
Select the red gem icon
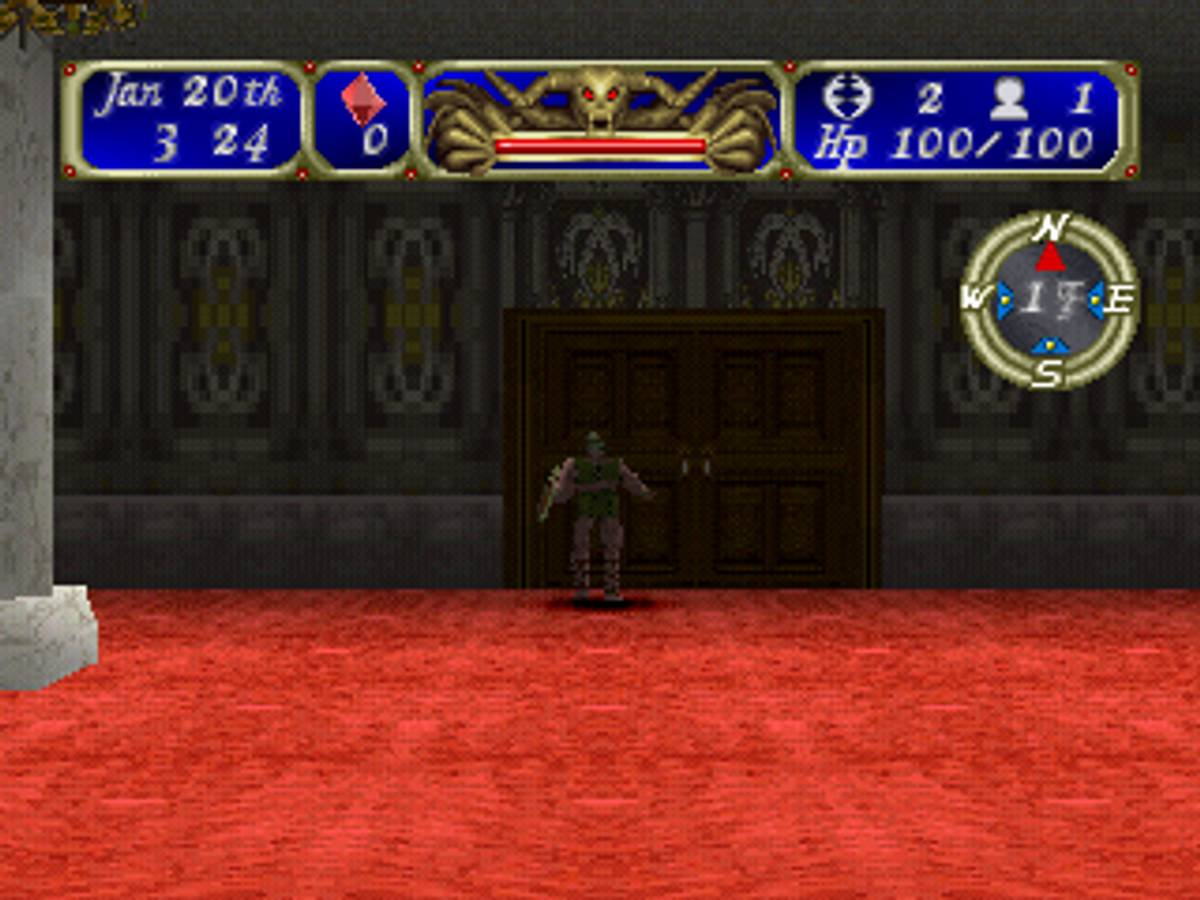tap(361, 98)
